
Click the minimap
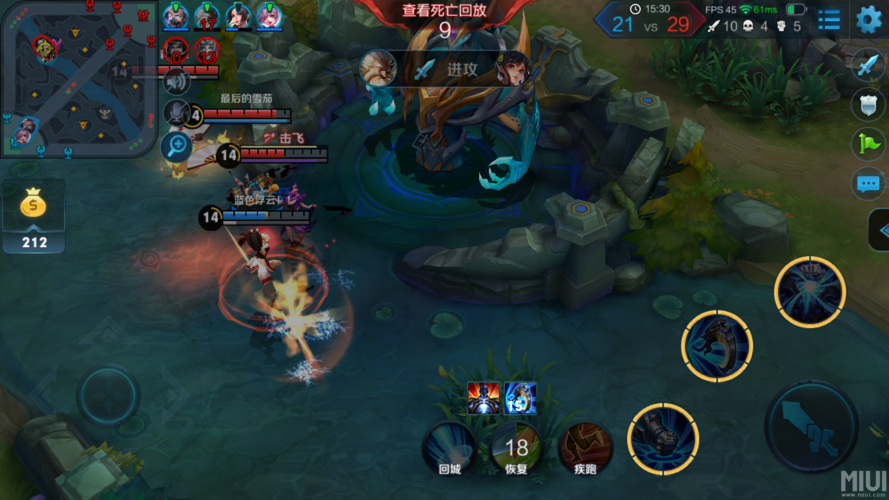77,78
